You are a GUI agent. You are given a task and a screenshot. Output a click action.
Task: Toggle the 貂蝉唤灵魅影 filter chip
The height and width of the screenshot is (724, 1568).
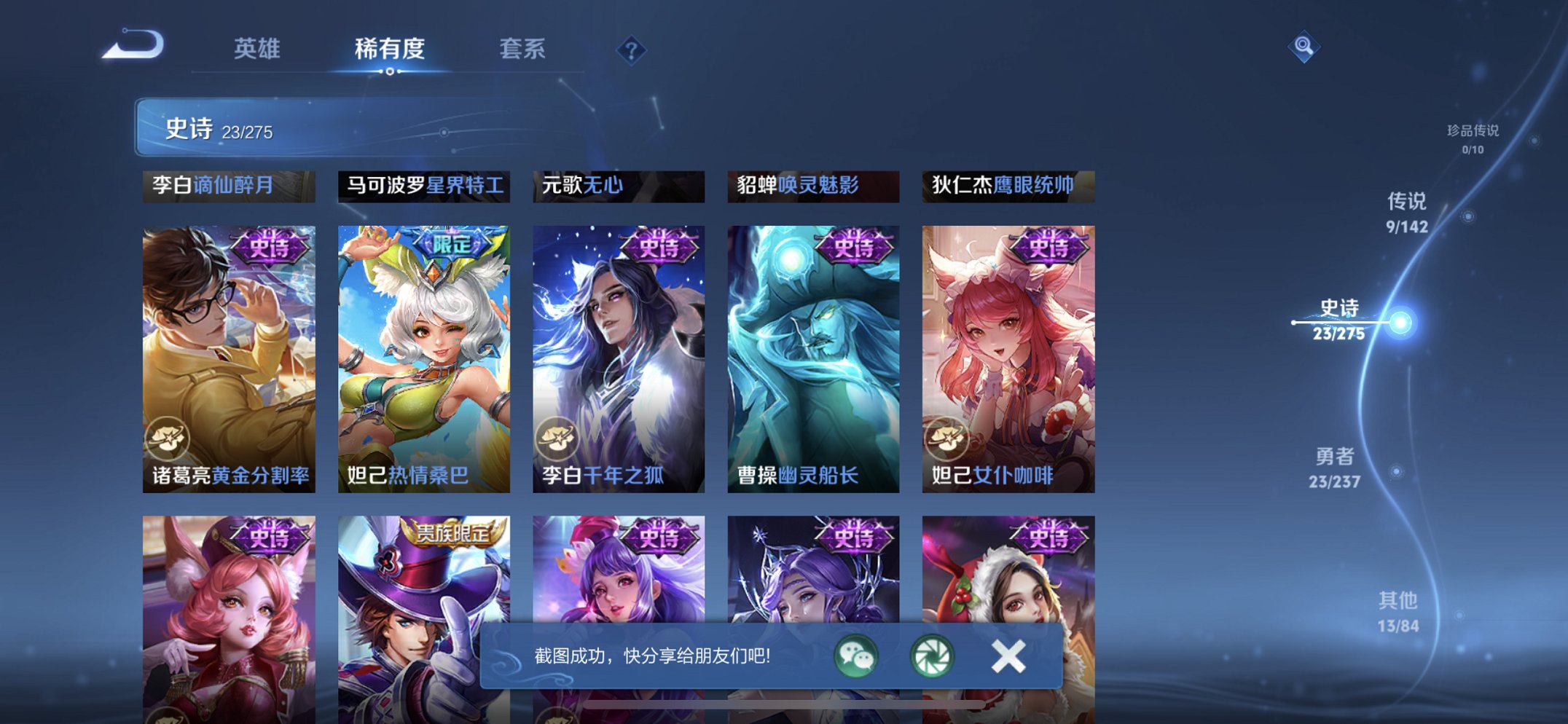812,187
